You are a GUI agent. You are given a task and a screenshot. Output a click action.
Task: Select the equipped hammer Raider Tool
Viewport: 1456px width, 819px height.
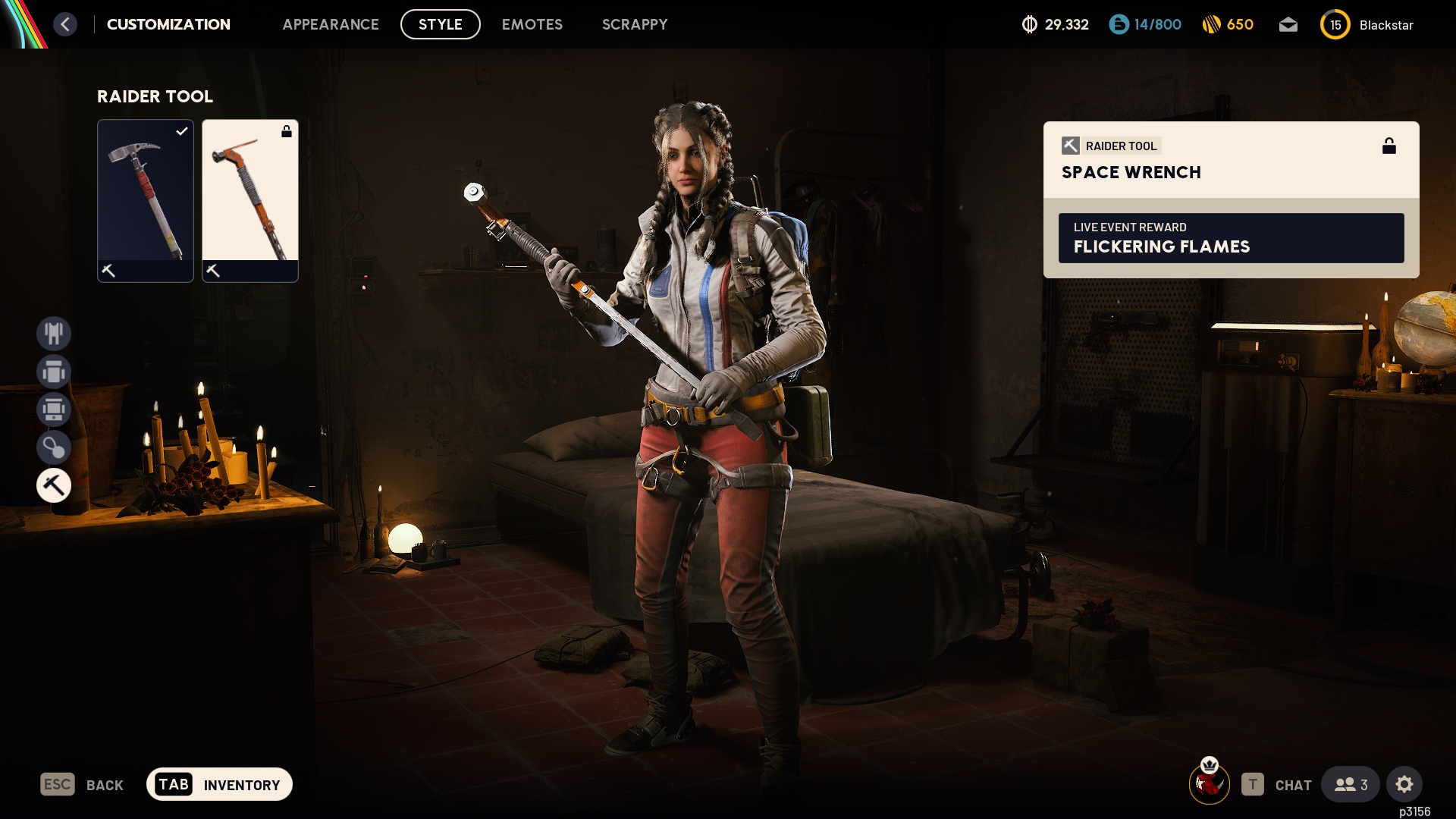click(x=146, y=201)
